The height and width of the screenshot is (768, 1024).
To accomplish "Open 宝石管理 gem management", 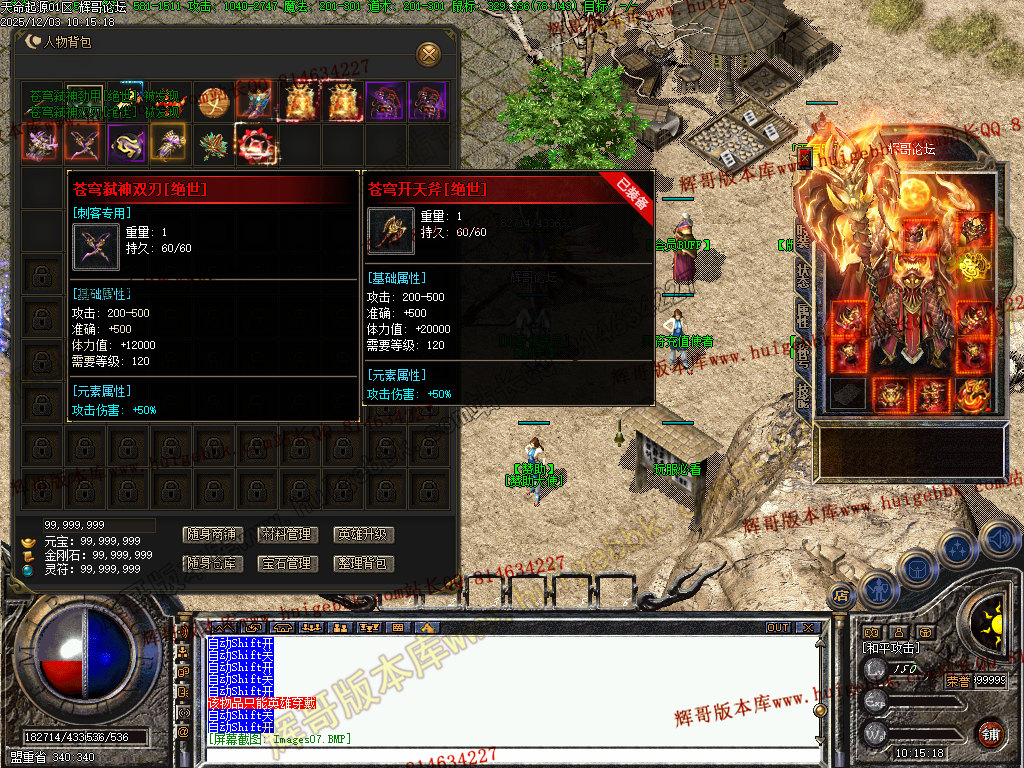I will tap(286, 564).
